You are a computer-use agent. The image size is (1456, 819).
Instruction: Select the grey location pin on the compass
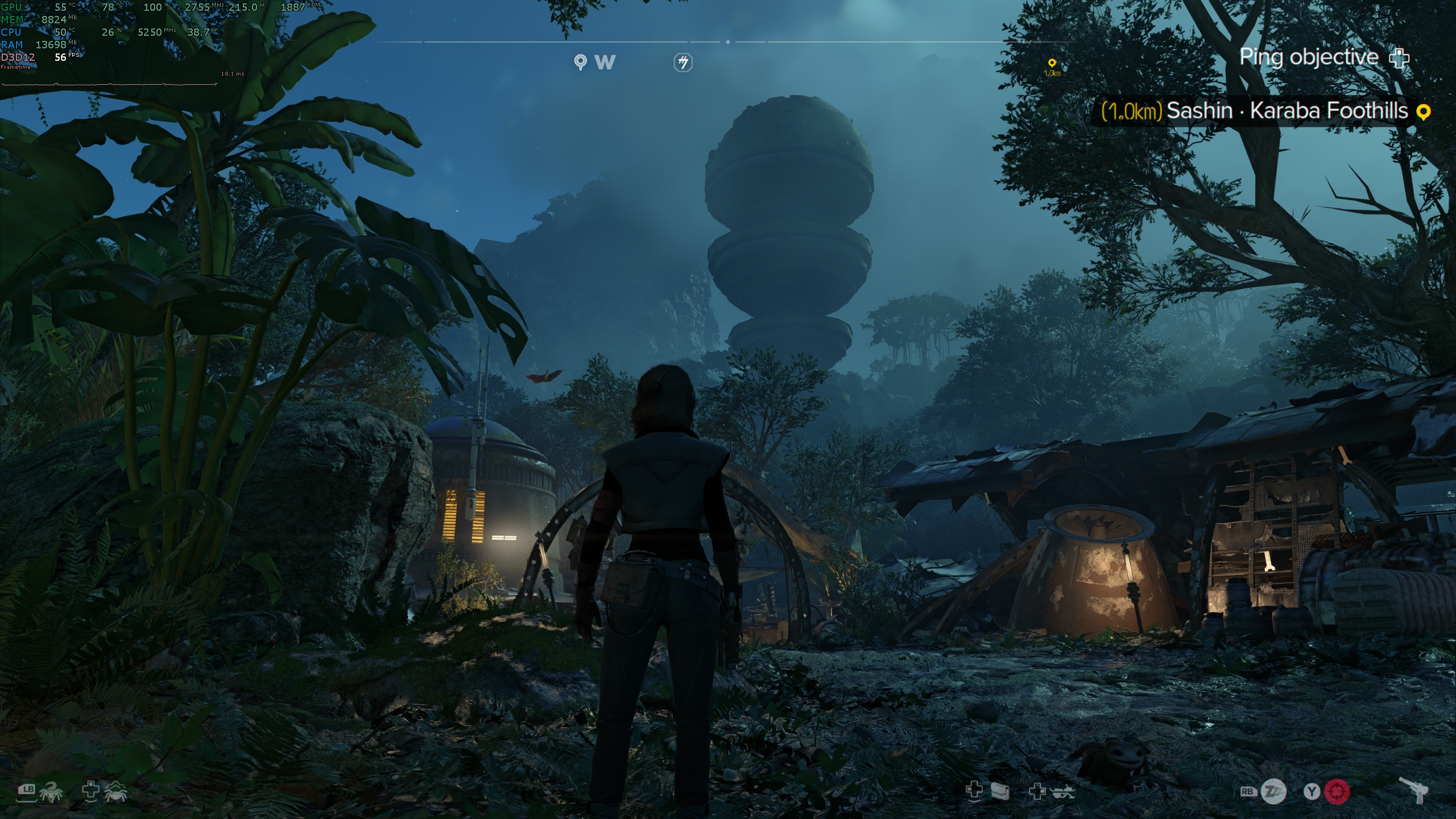click(580, 62)
